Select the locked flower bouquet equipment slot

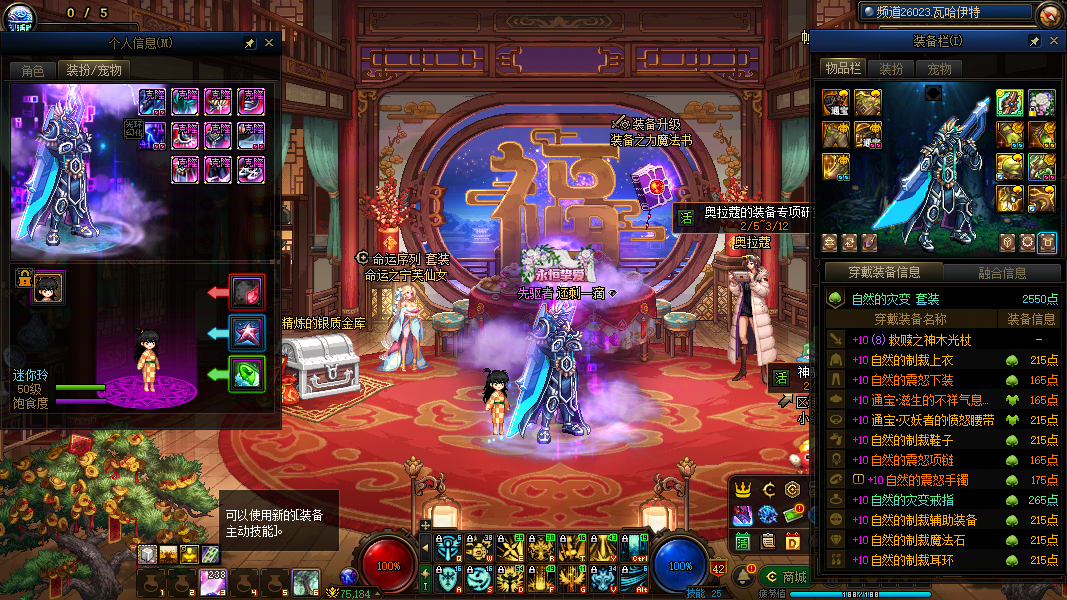[1042, 101]
